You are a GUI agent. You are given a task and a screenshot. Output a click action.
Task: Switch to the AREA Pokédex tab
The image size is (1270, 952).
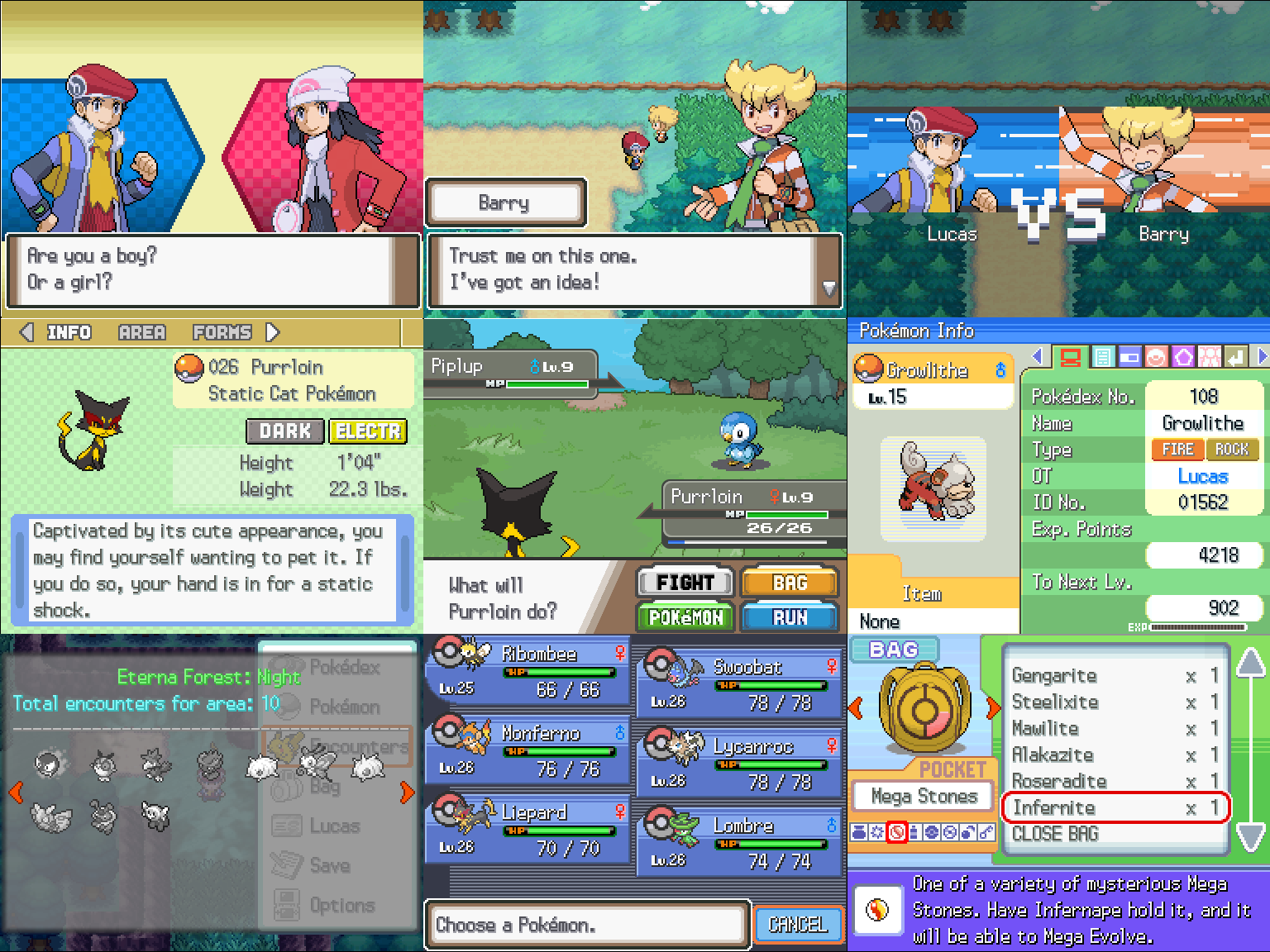tap(141, 332)
